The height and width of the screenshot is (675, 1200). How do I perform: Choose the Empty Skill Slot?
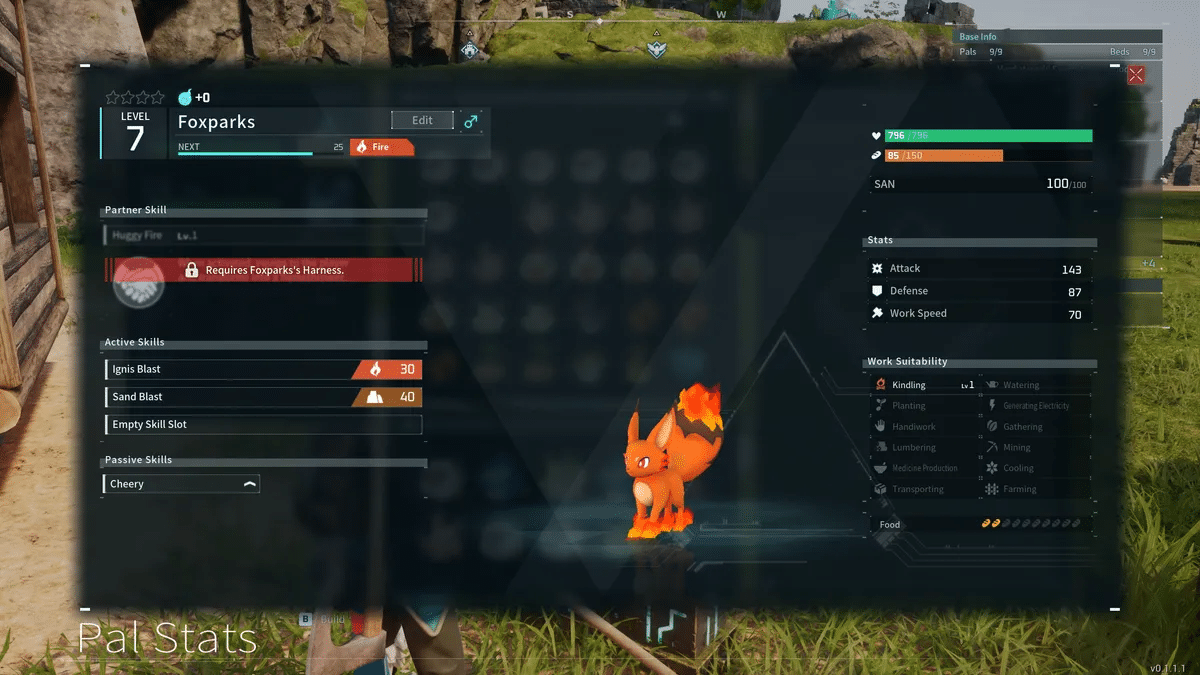tap(263, 425)
